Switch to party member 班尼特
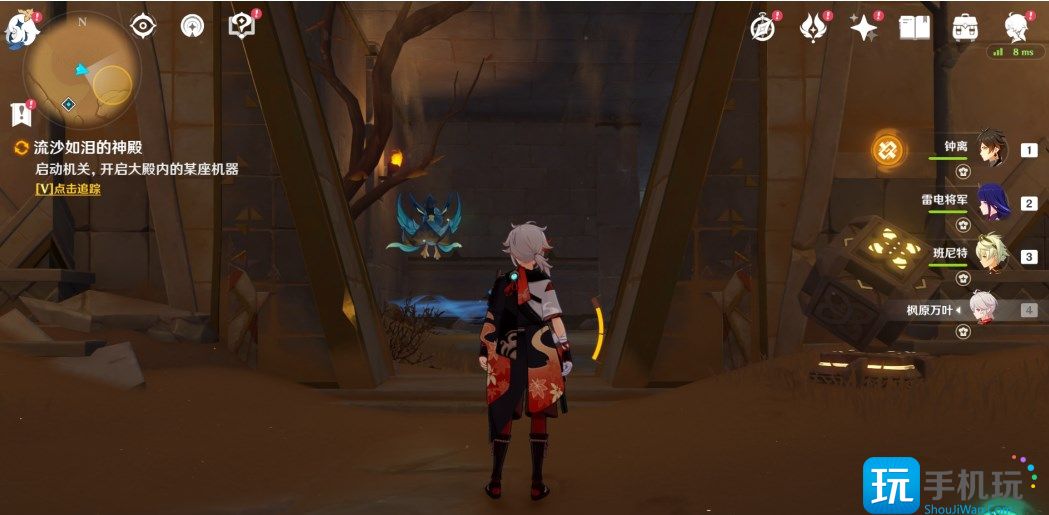 tap(990, 256)
